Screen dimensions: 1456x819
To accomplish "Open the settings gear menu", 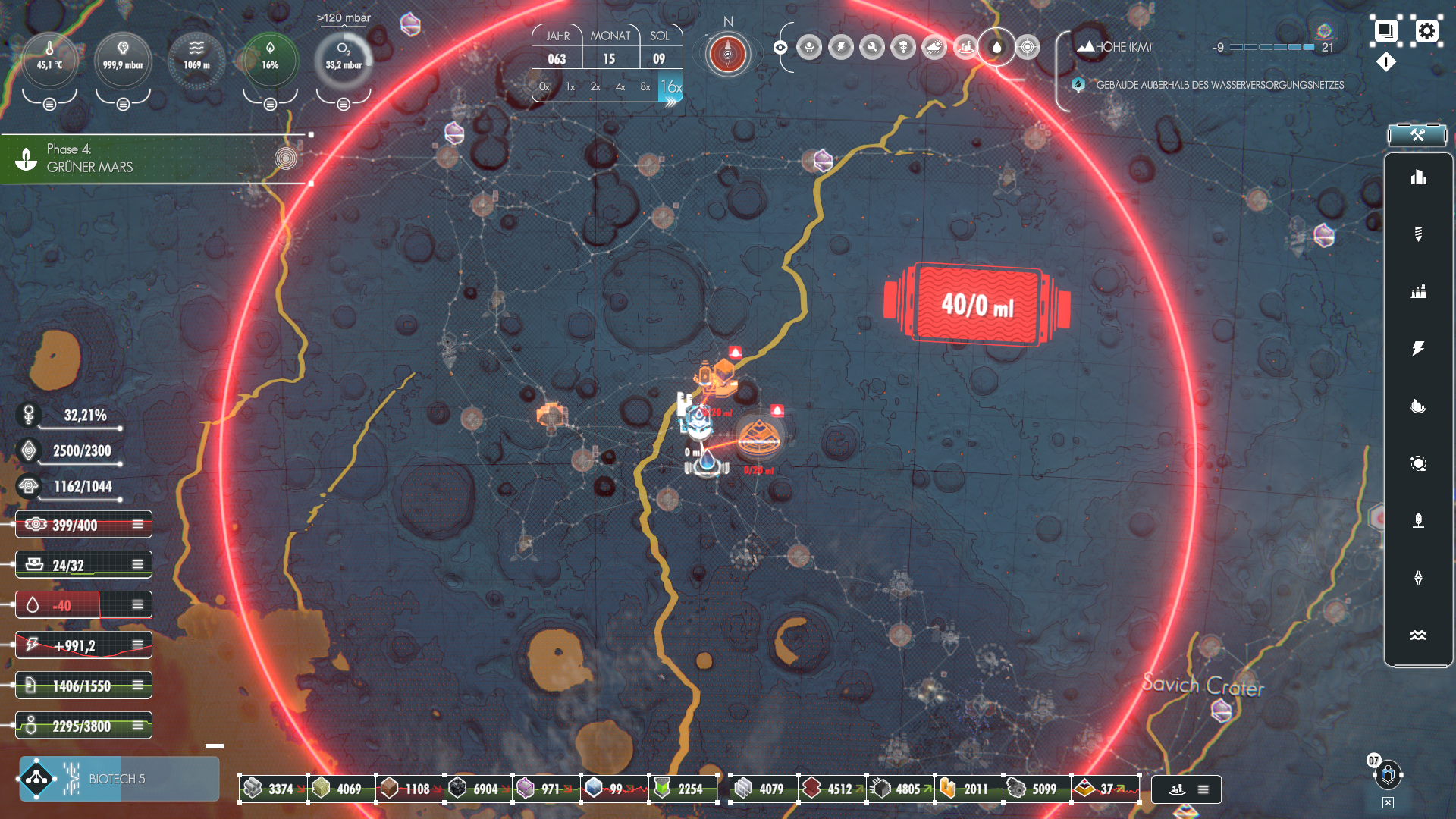I will (1426, 31).
